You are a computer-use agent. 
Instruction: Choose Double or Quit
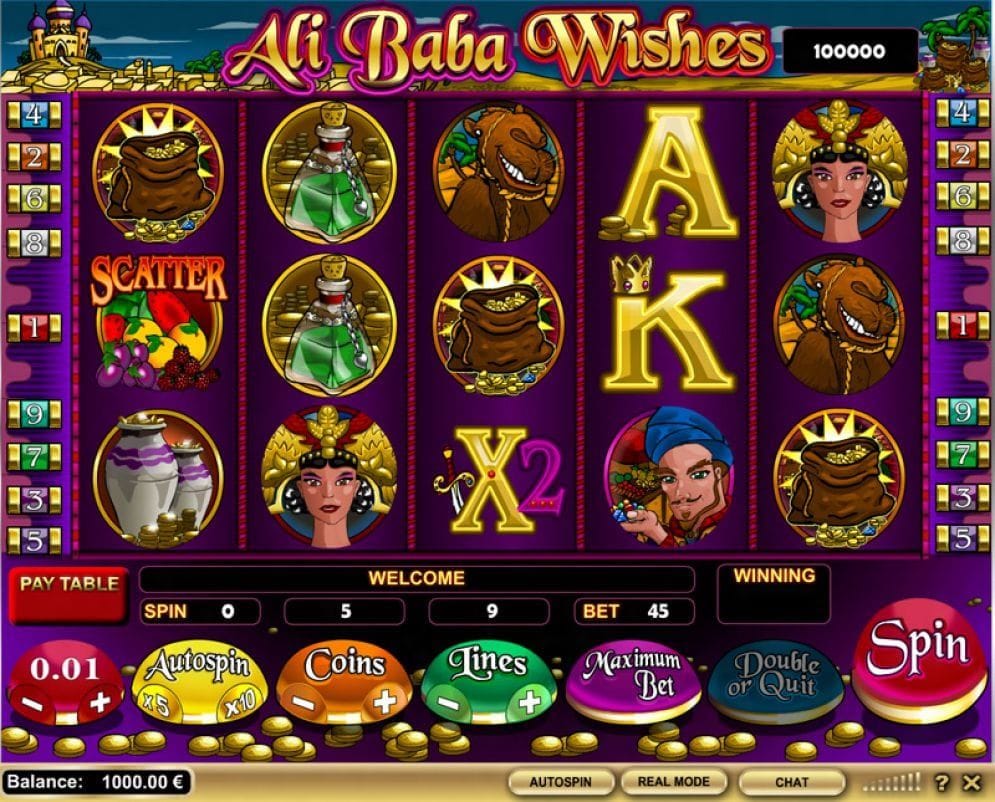(775, 678)
